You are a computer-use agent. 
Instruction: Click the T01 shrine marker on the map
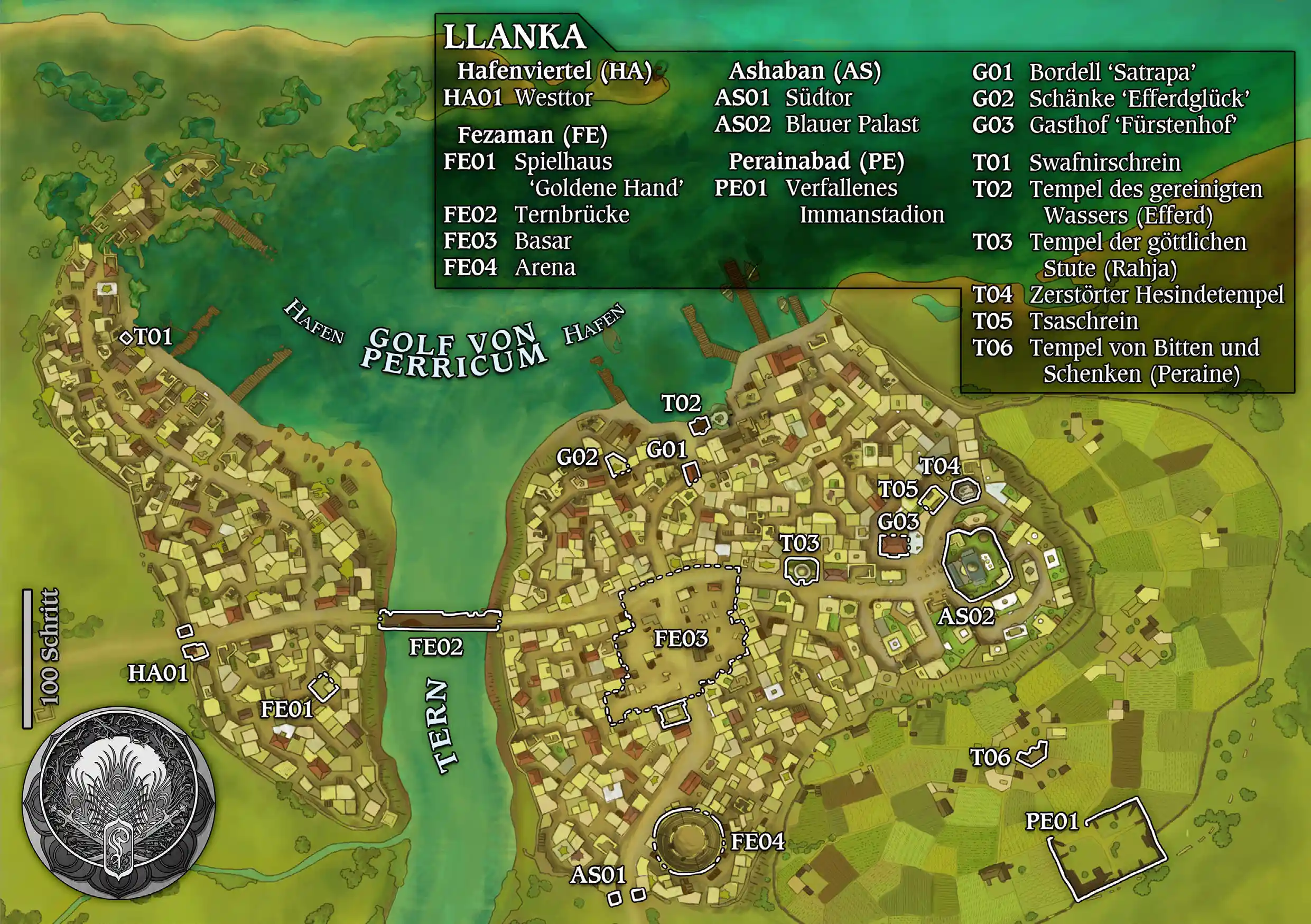126,338
